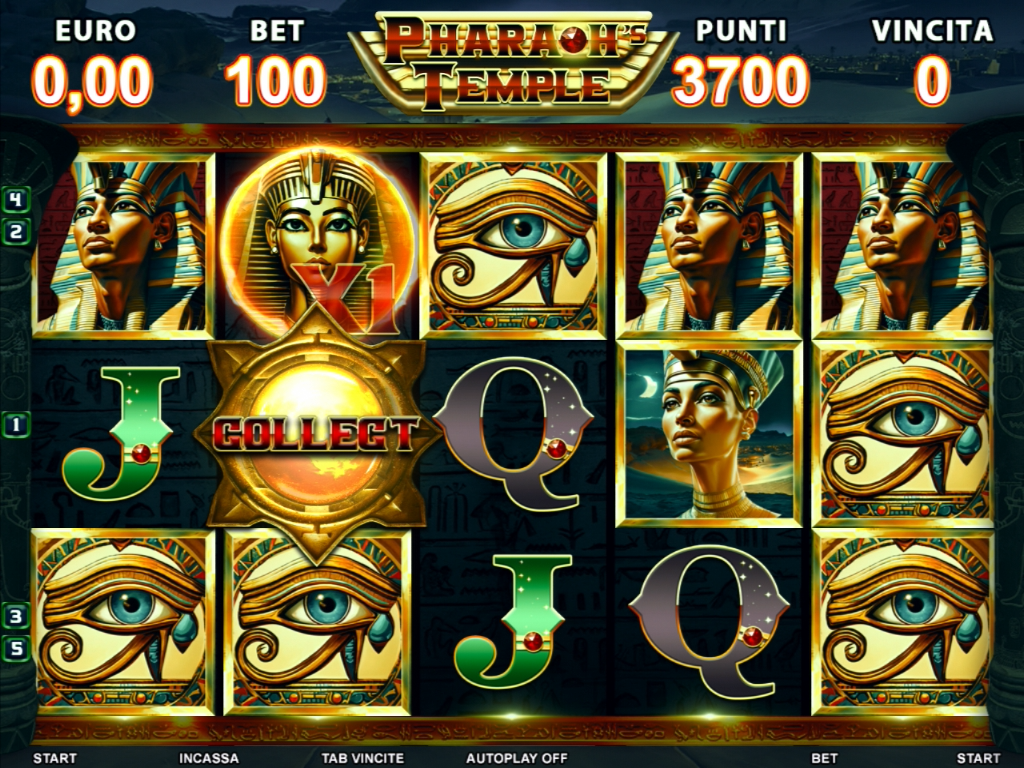Select payline indicator number 1
1024x768 pixels.
click(x=16, y=424)
